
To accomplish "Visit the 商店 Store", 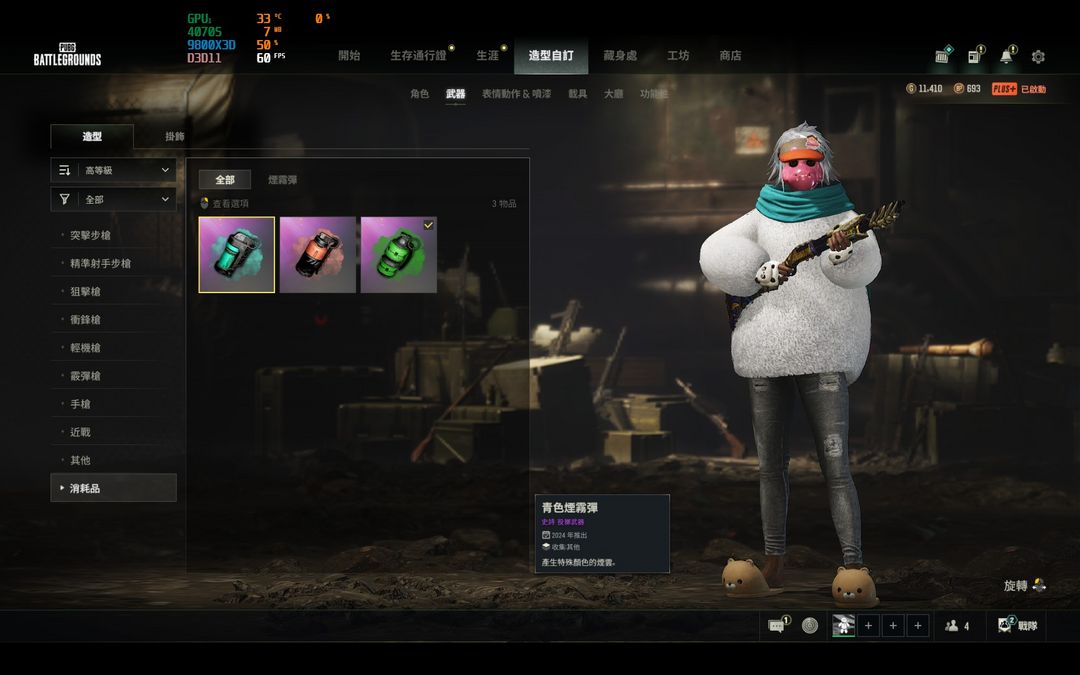I will click(731, 56).
